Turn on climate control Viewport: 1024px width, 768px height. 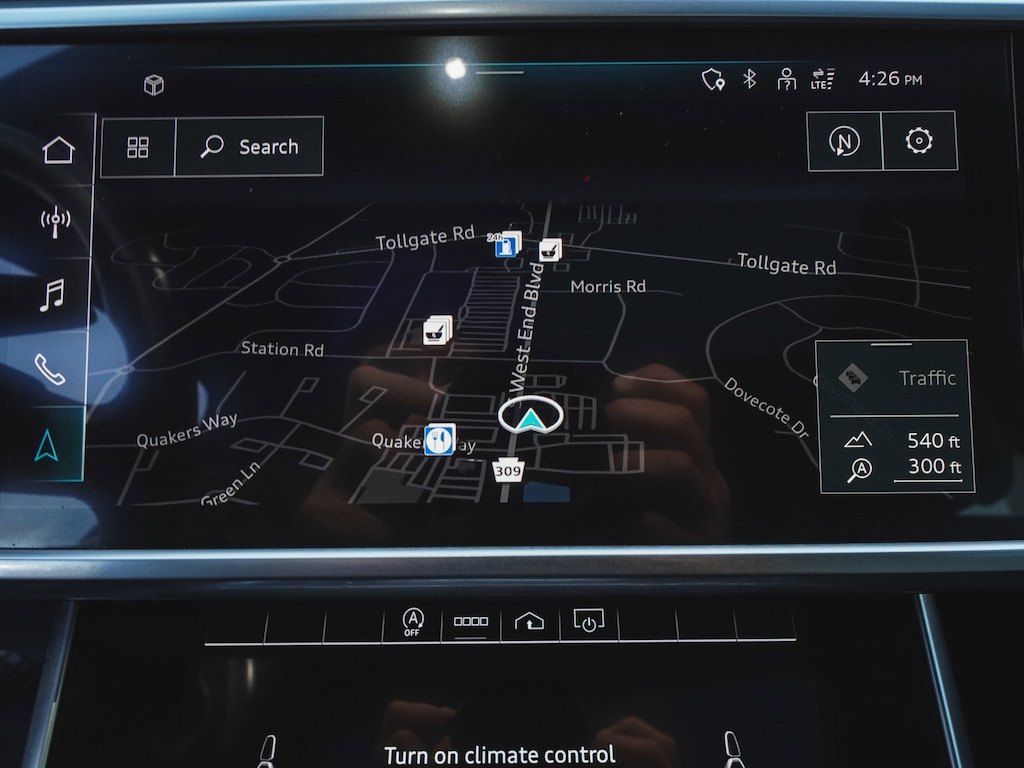(x=500, y=754)
